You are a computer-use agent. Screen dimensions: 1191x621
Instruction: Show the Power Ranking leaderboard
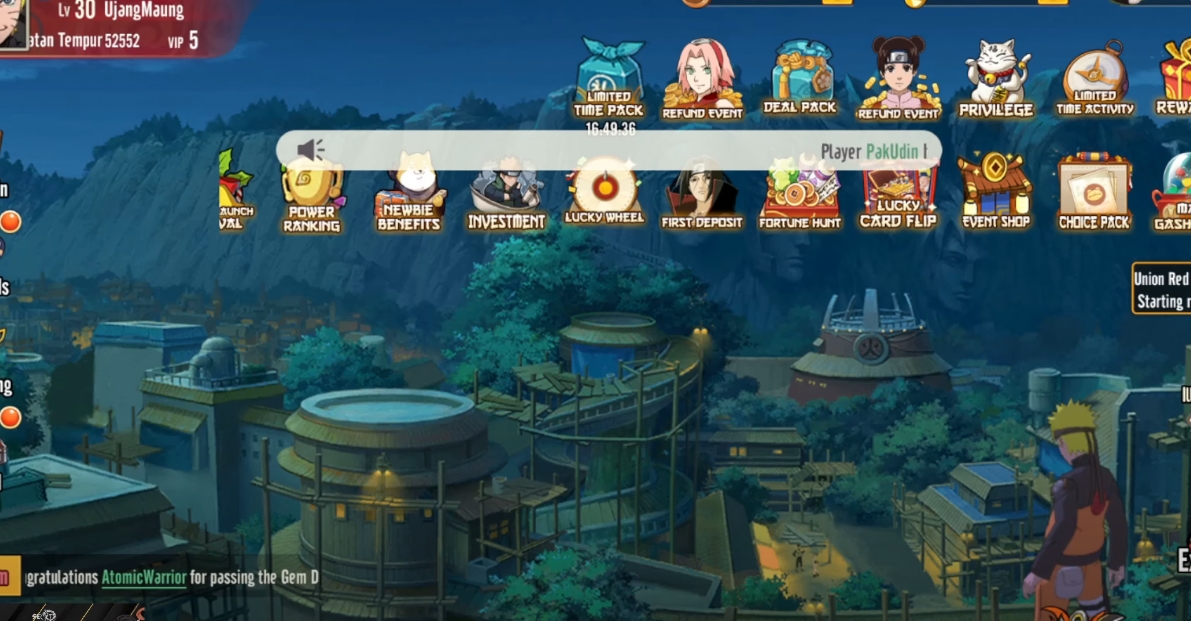312,195
